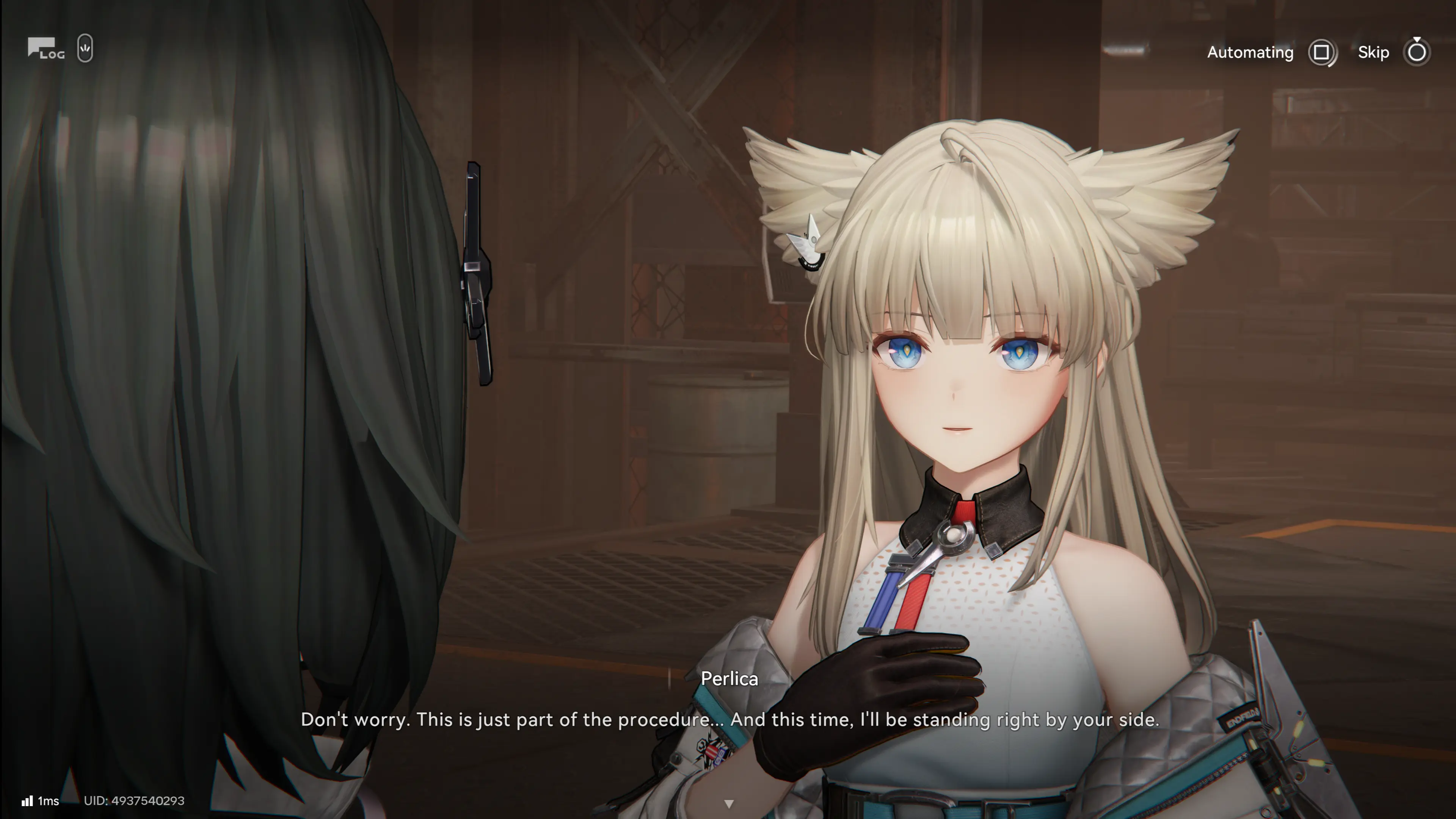The image size is (1456, 819).
Task: Hide the dialogue interface with the hand icon
Action: point(85,49)
